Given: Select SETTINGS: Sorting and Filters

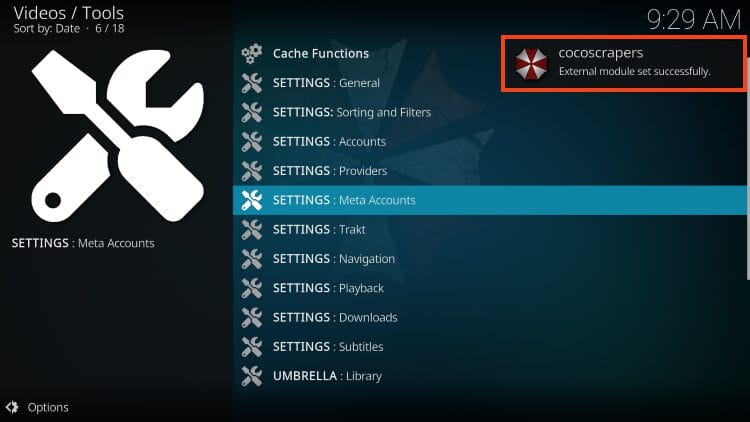Looking at the screenshot, I should (x=351, y=112).
